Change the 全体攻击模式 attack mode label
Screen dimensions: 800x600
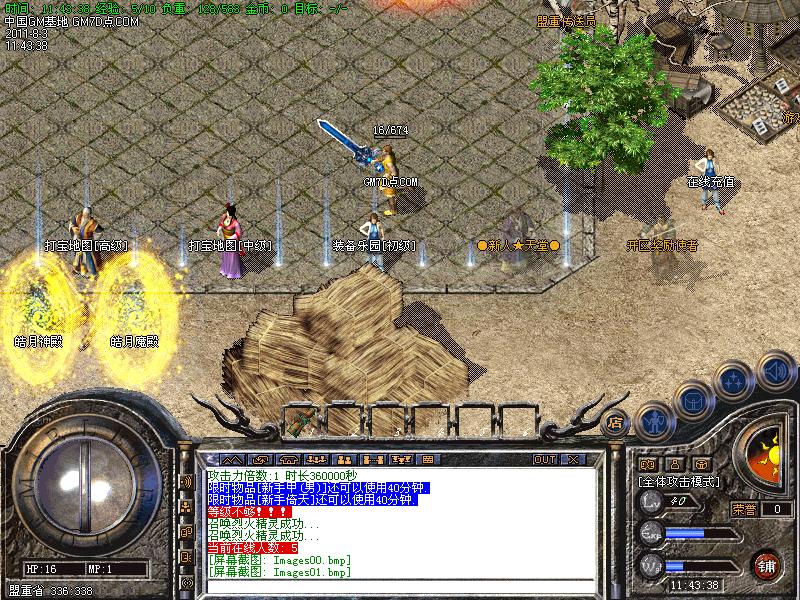(677, 481)
